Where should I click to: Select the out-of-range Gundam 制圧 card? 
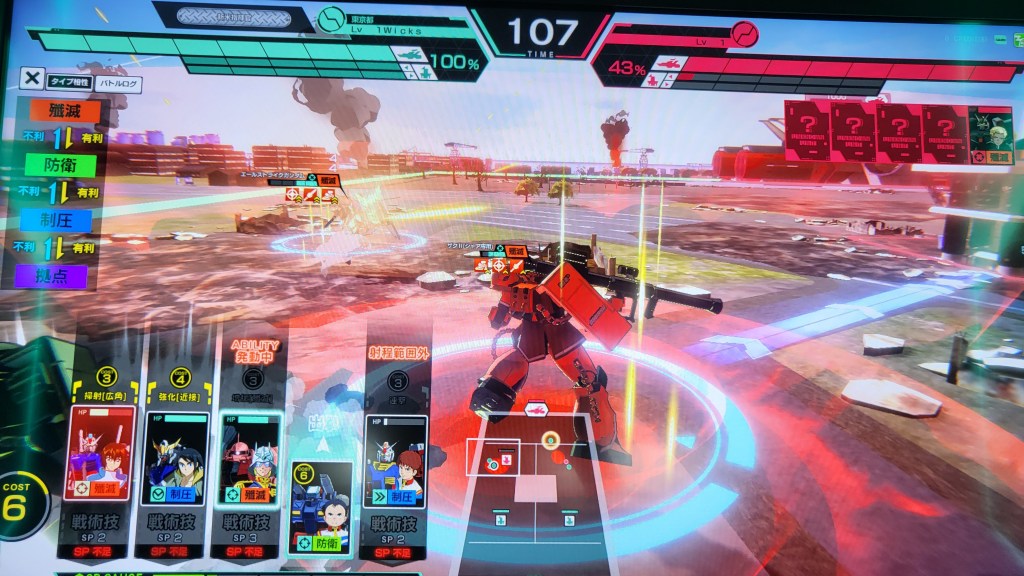click(393, 461)
